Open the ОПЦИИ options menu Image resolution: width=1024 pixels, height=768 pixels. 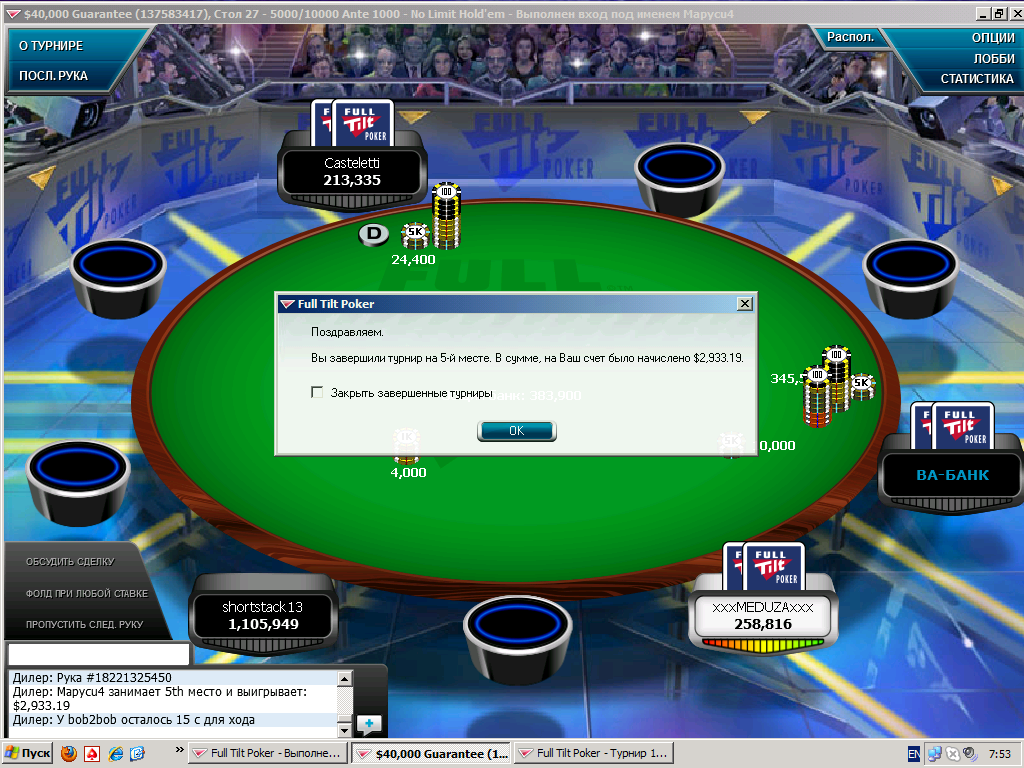(992, 38)
